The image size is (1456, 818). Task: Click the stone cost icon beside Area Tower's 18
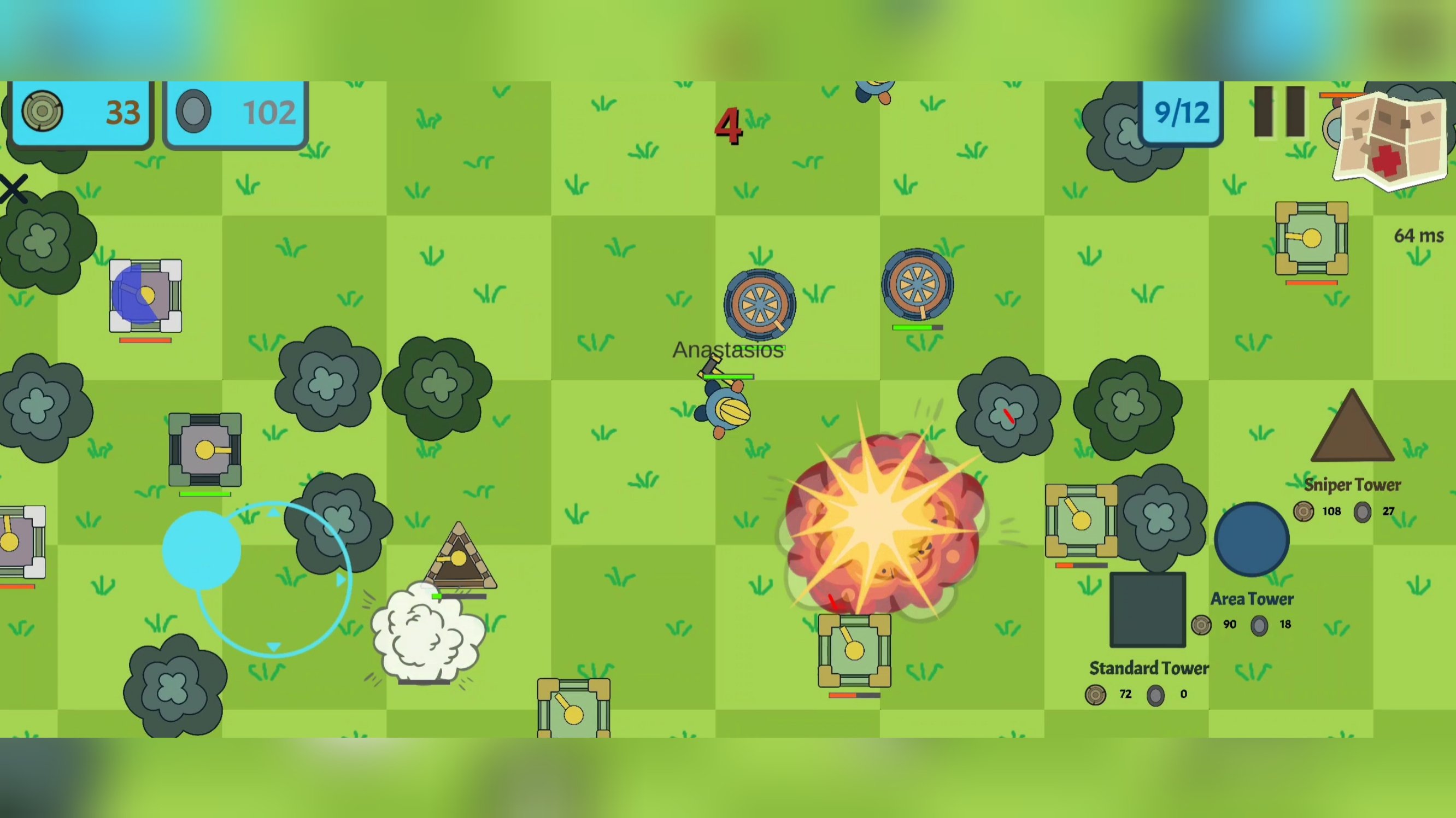(1259, 625)
